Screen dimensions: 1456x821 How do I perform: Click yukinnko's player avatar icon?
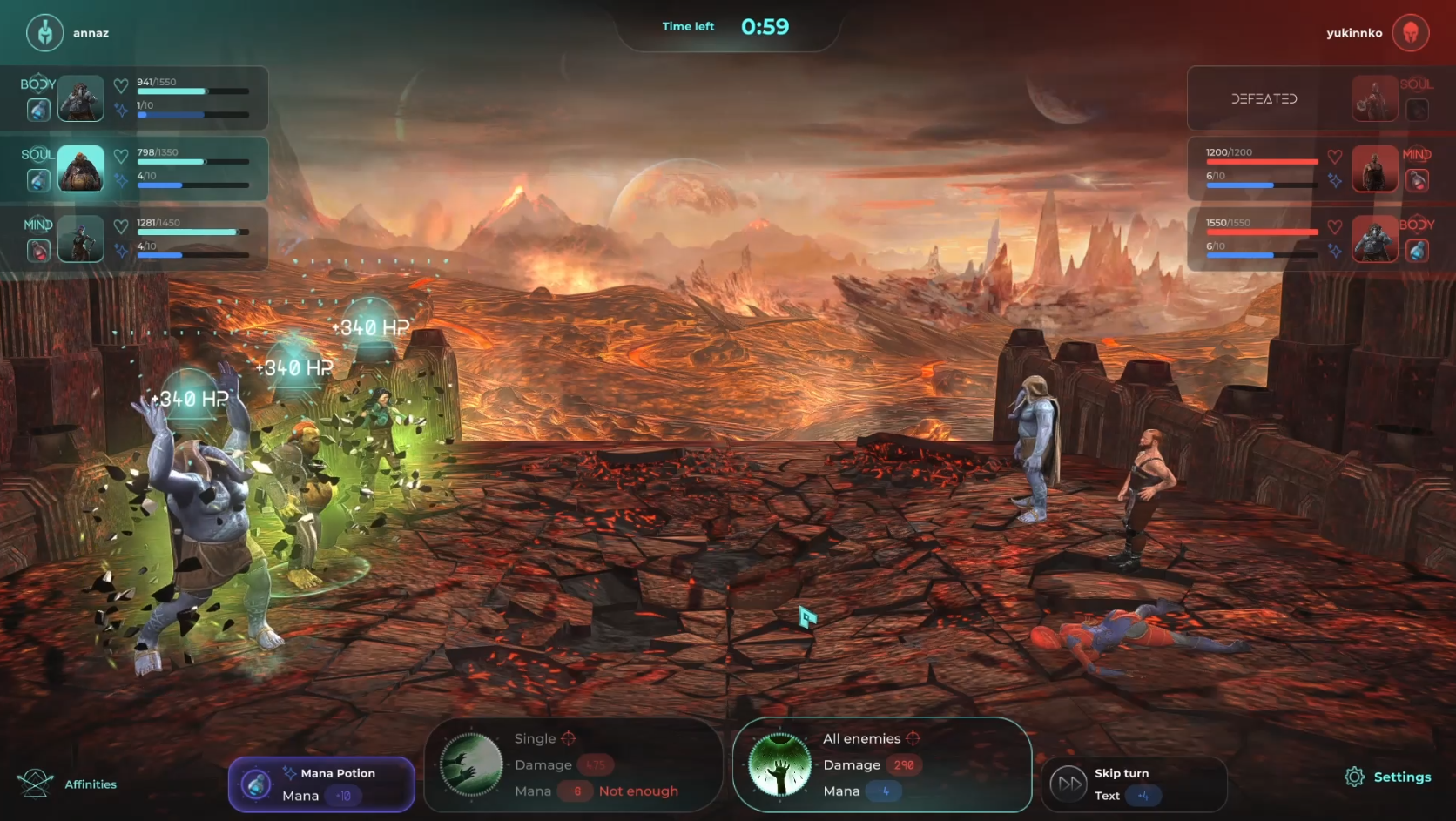point(1410,33)
